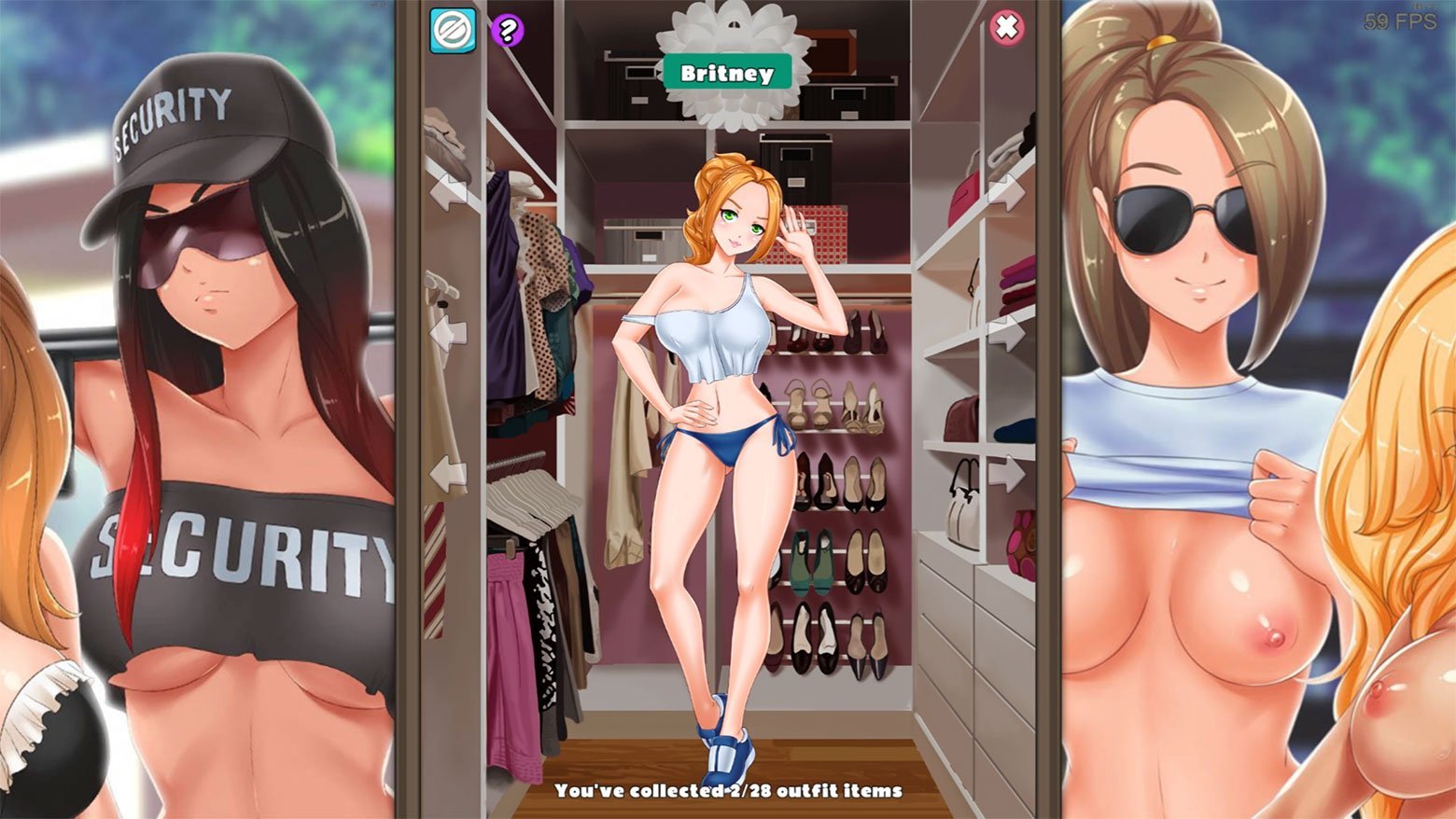The height and width of the screenshot is (819, 1456).
Task: Select the Britney name label
Action: [x=726, y=73]
